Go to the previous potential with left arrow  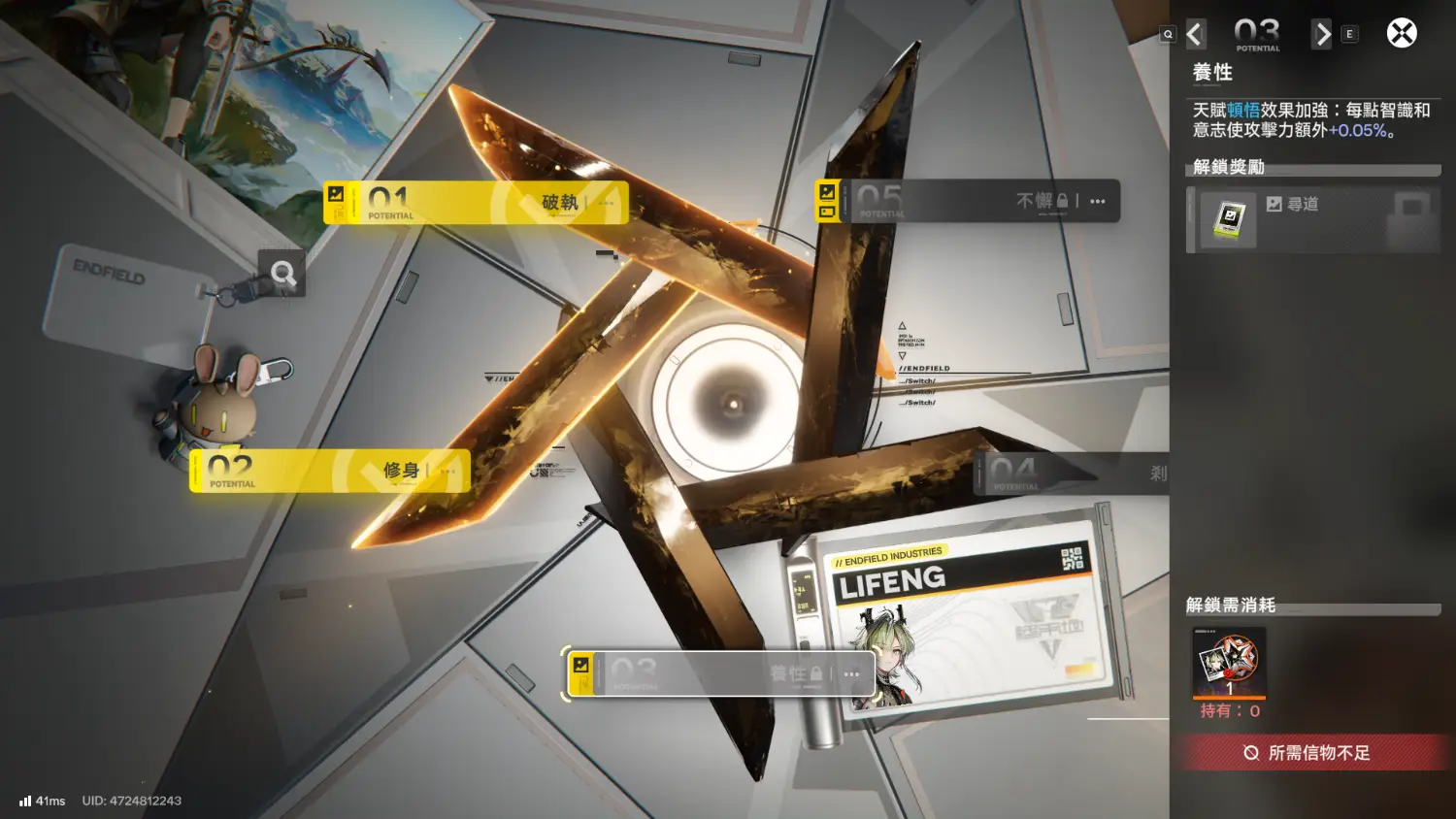(1195, 34)
